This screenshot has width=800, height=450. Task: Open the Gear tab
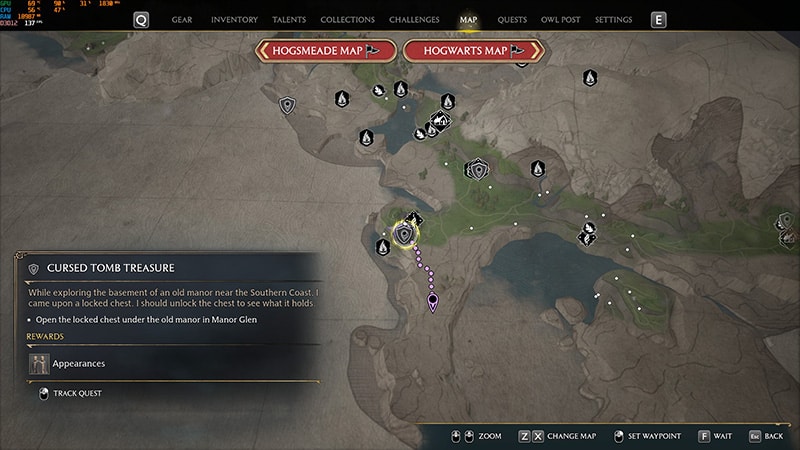click(182, 20)
